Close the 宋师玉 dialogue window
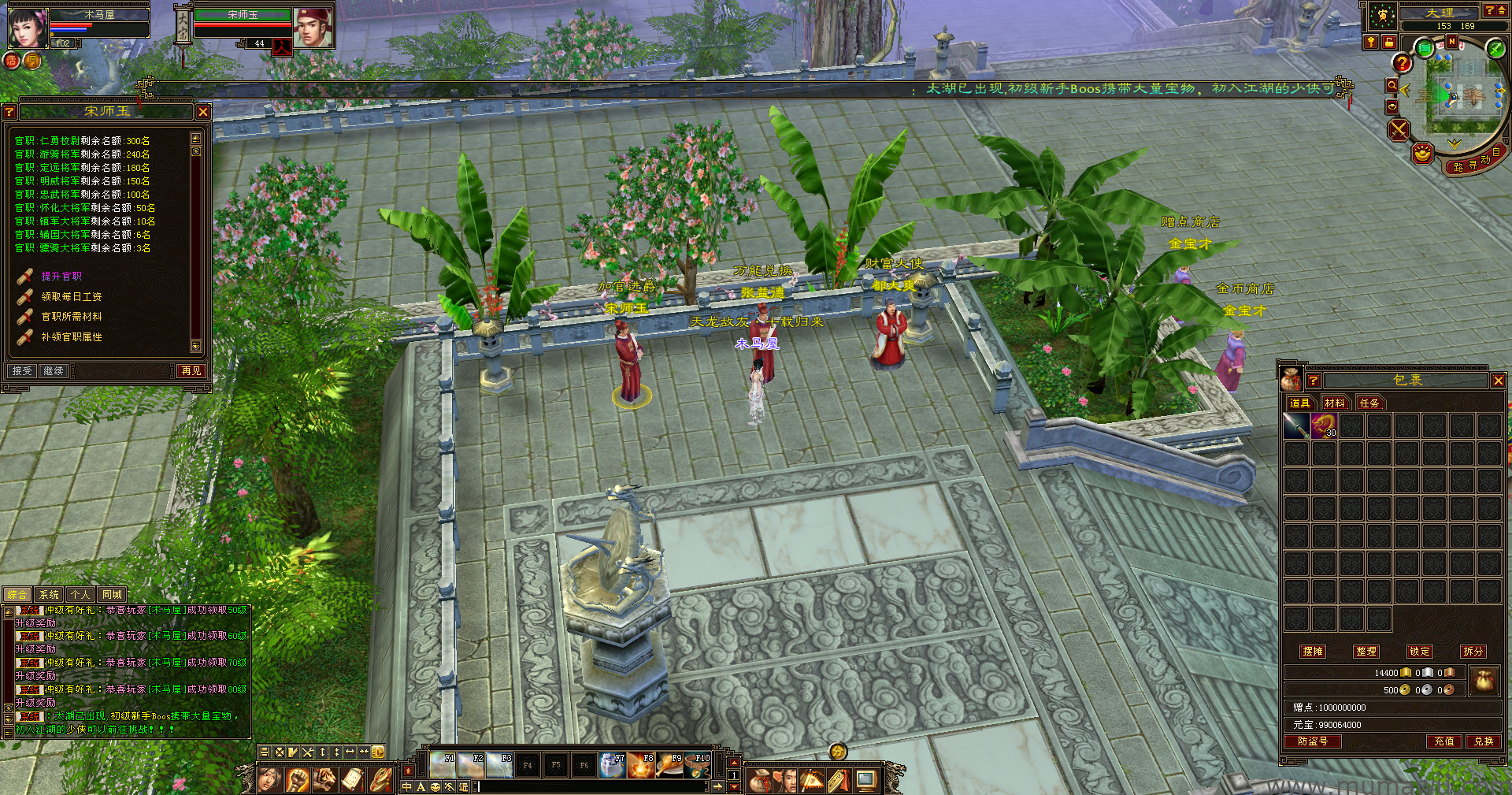1512x795 pixels. 203,112
